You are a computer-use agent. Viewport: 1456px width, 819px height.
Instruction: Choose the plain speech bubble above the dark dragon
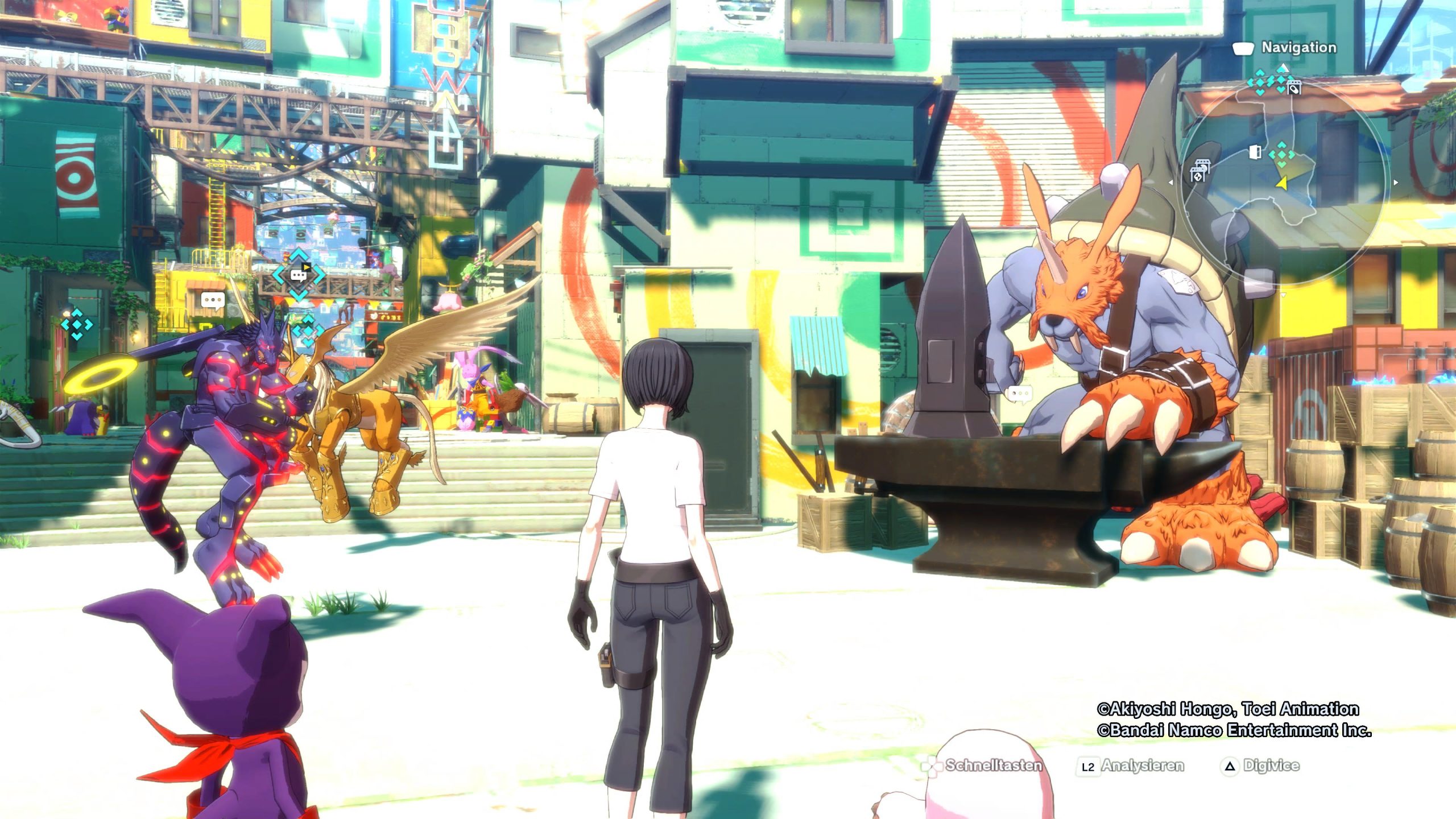(213, 300)
